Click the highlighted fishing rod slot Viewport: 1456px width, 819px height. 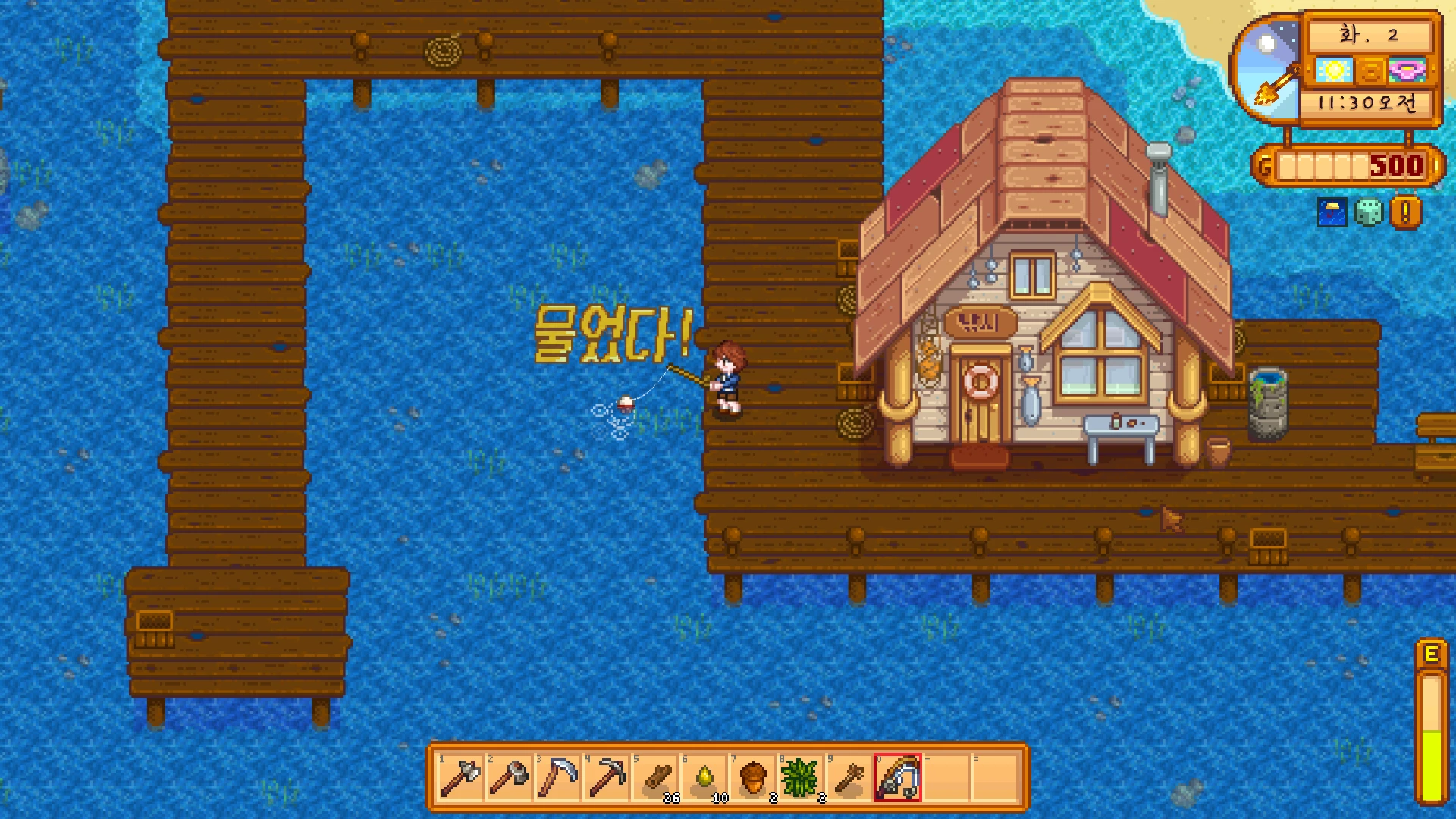tap(898, 777)
